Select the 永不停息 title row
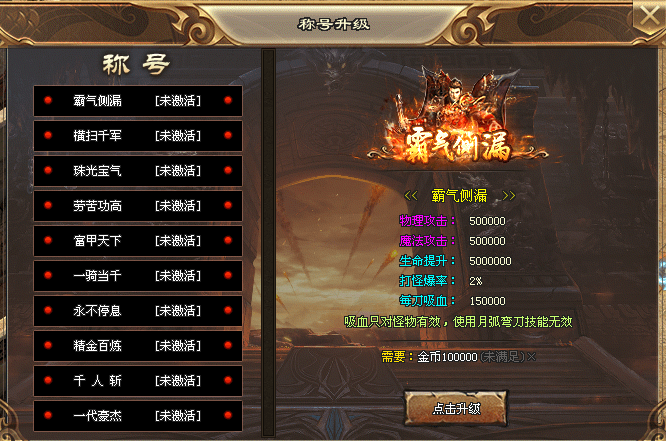Viewport: 666px width, 441px height. (138, 310)
